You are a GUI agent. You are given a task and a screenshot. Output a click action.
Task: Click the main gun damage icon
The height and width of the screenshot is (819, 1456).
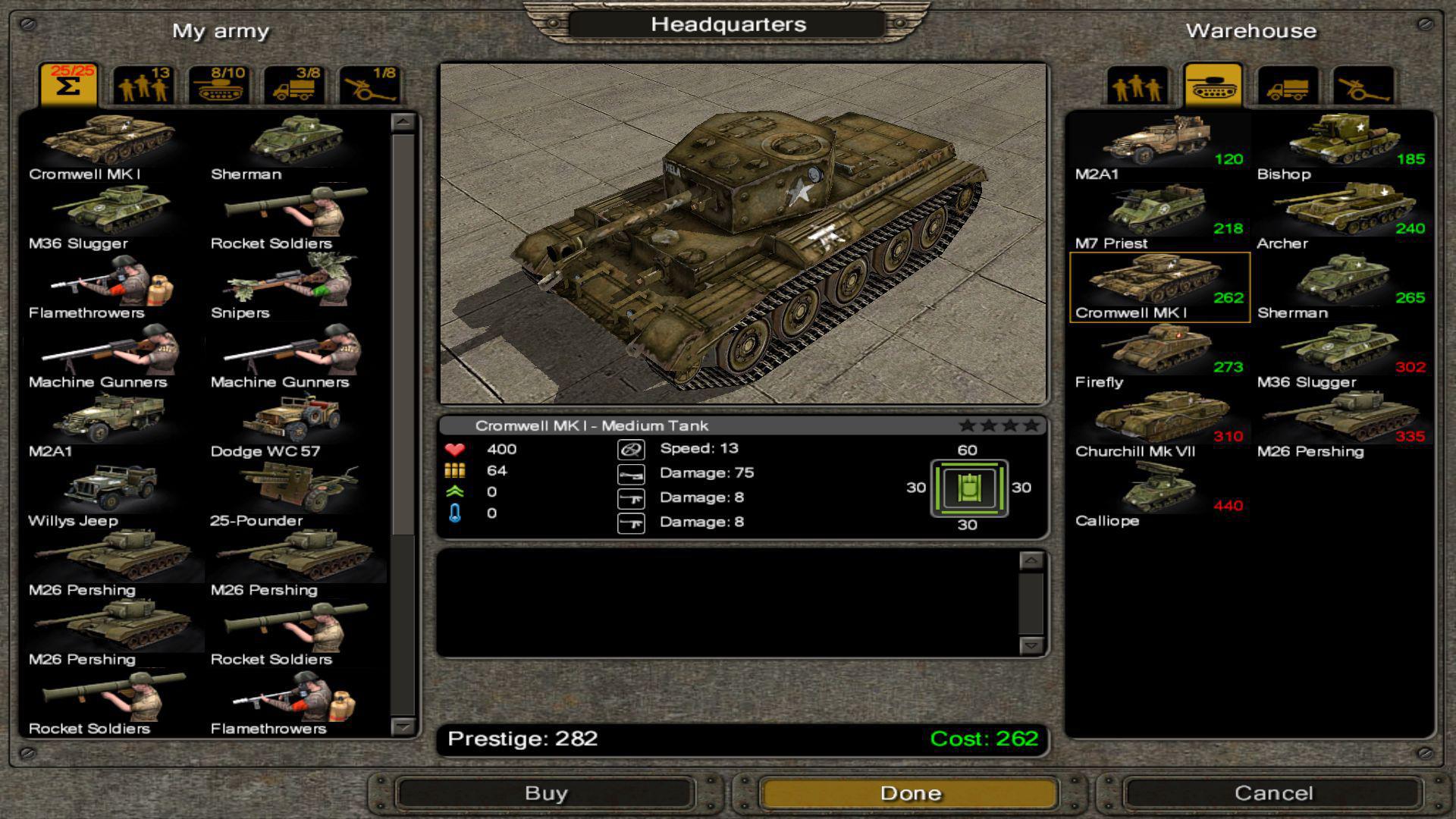[x=630, y=472]
